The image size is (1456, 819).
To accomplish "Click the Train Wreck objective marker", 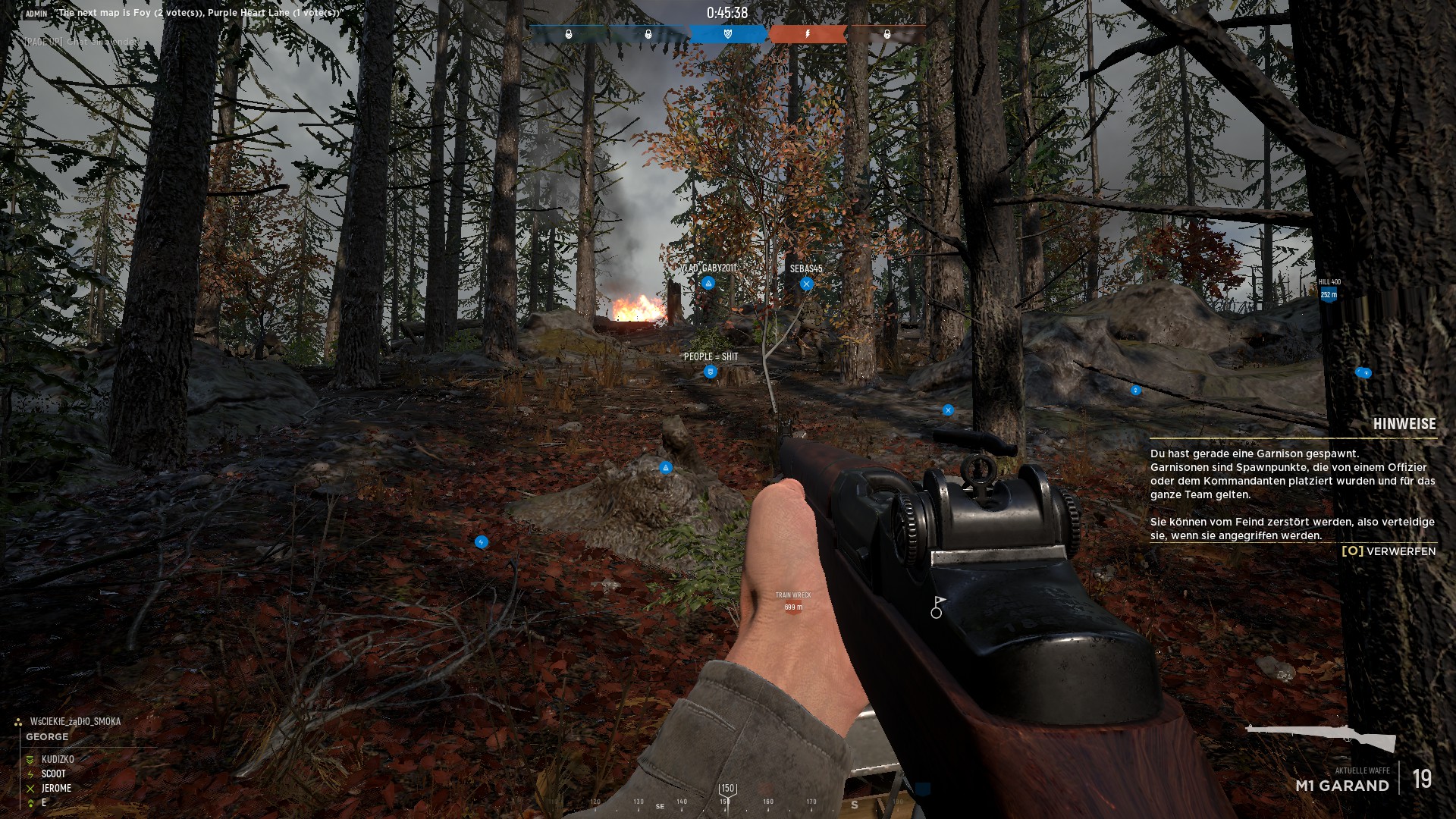I will point(793,604).
